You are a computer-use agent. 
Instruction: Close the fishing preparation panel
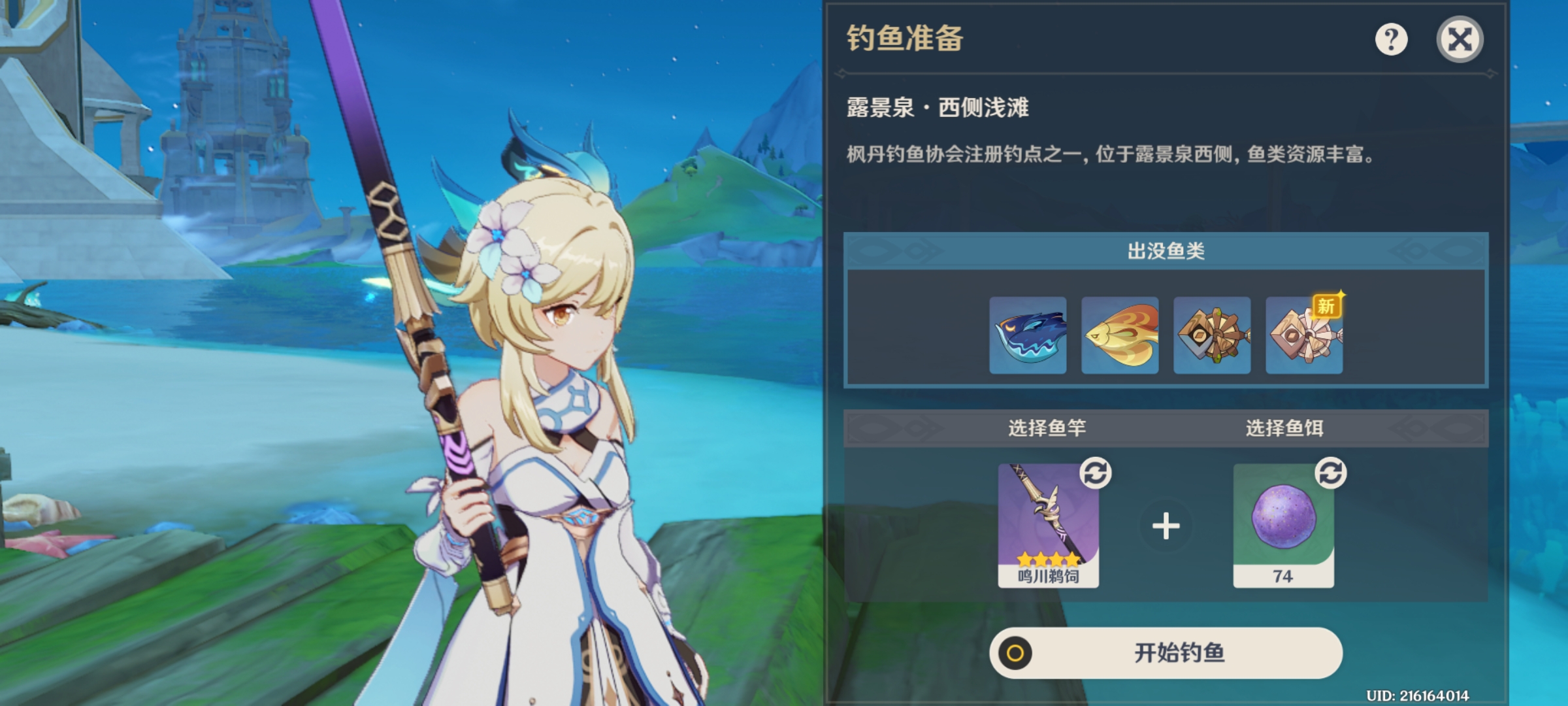(1460, 40)
